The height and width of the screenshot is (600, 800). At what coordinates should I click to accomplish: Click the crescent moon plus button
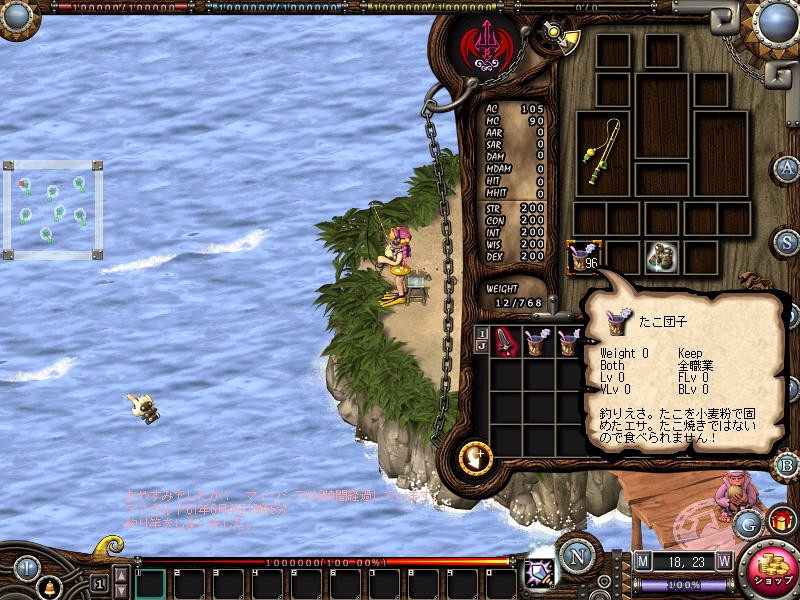474,458
